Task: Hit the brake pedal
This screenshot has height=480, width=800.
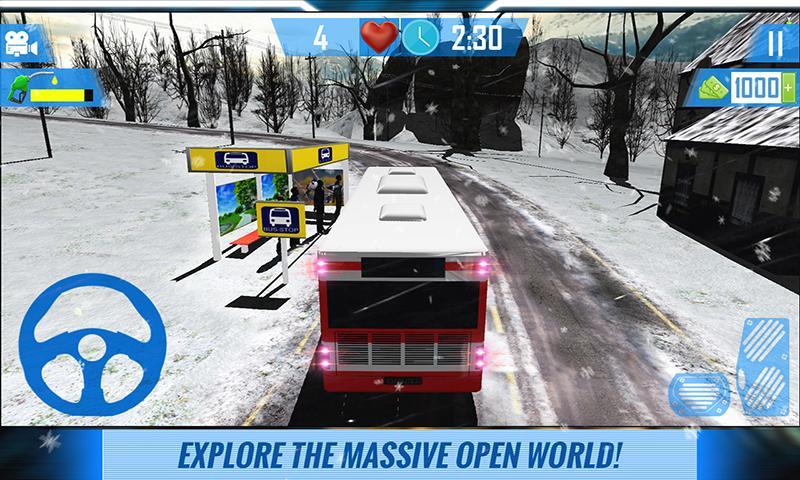Action: click(699, 396)
